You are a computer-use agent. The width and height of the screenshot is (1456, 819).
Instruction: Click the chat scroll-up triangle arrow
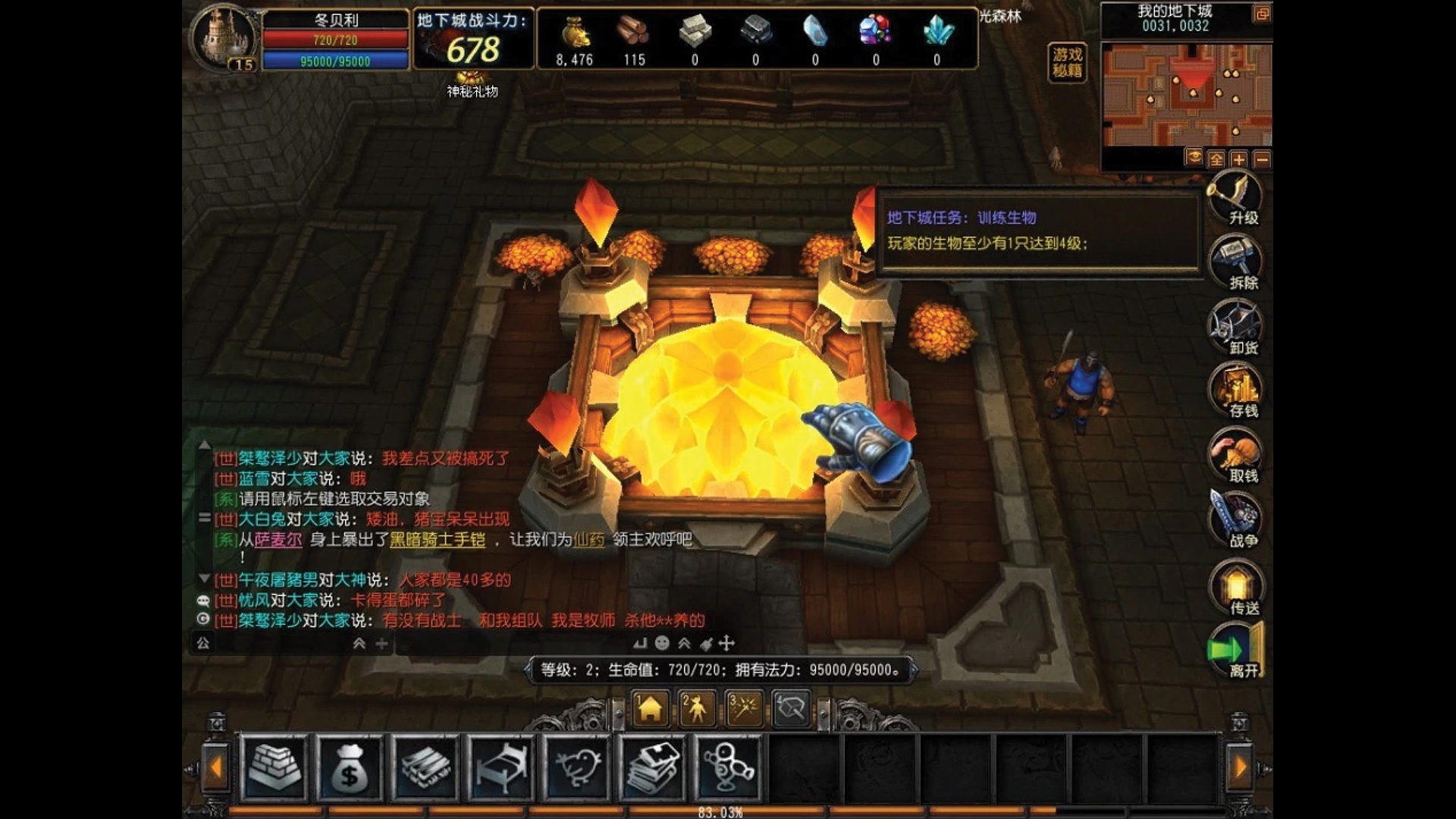point(203,447)
